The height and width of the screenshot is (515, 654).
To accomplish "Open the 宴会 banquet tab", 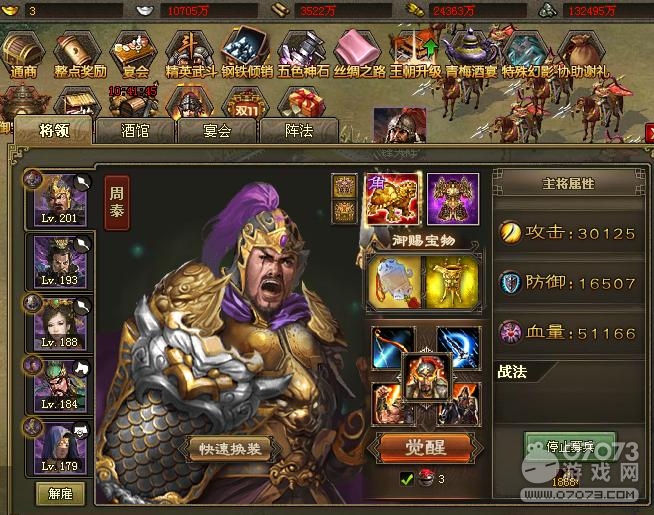I will (x=217, y=130).
